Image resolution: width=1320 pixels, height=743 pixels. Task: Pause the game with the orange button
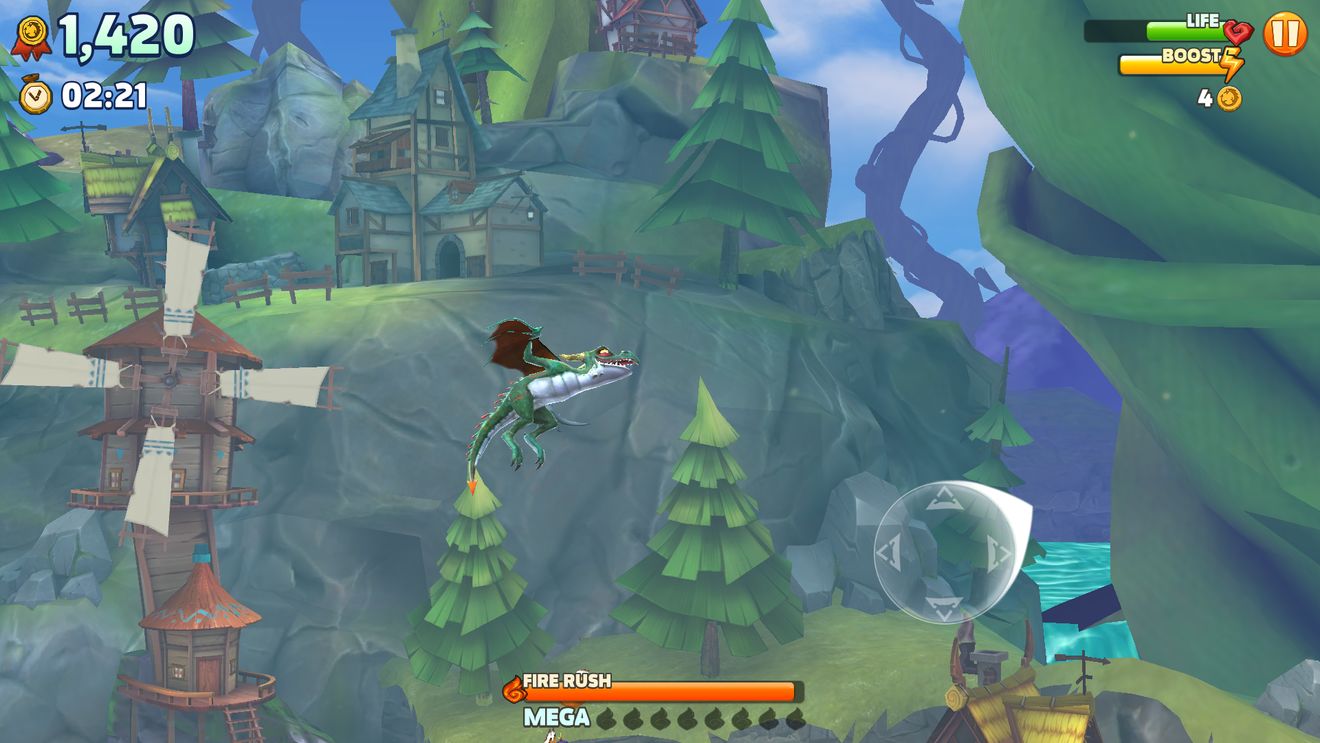(1285, 34)
